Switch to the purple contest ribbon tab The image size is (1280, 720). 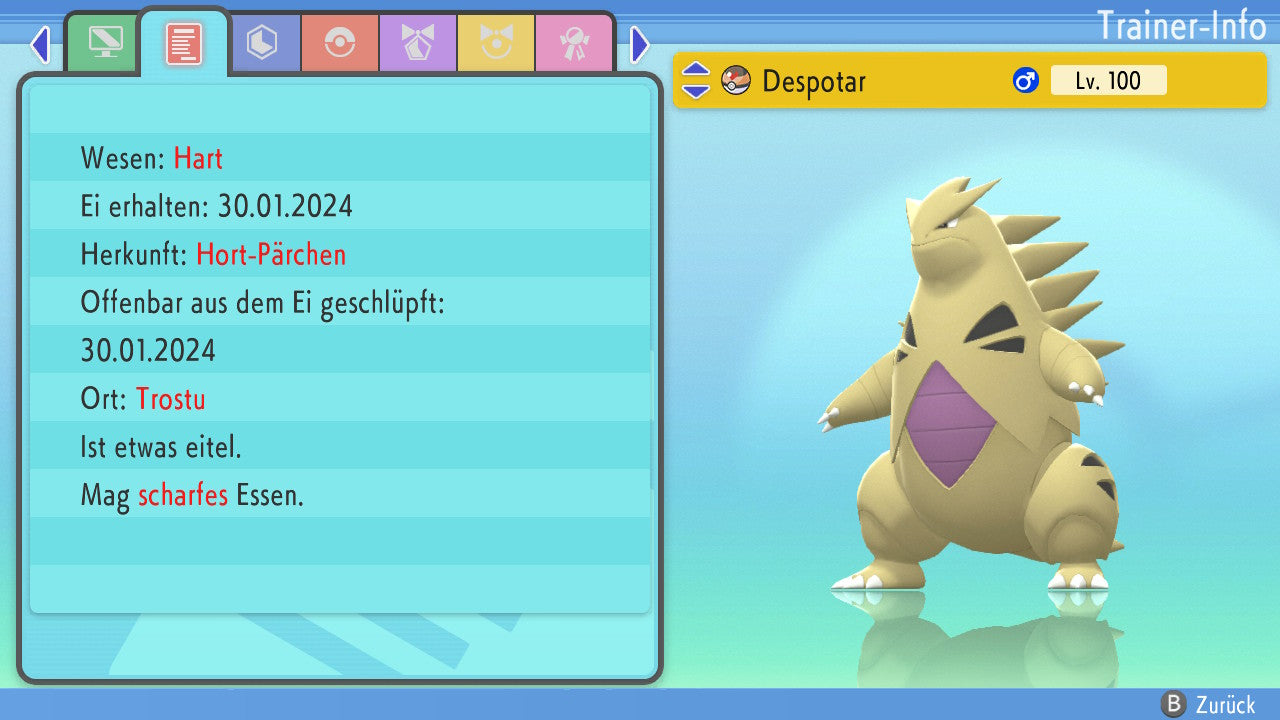(418, 44)
